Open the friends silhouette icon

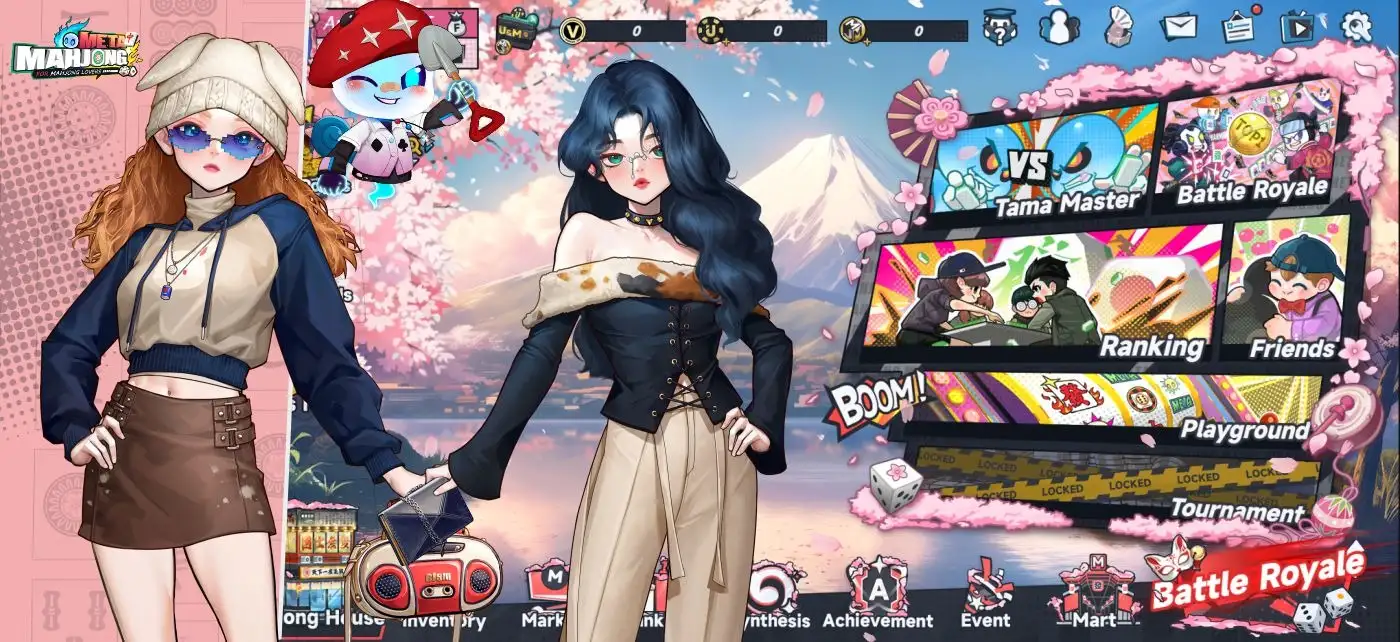click(1059, 26)
